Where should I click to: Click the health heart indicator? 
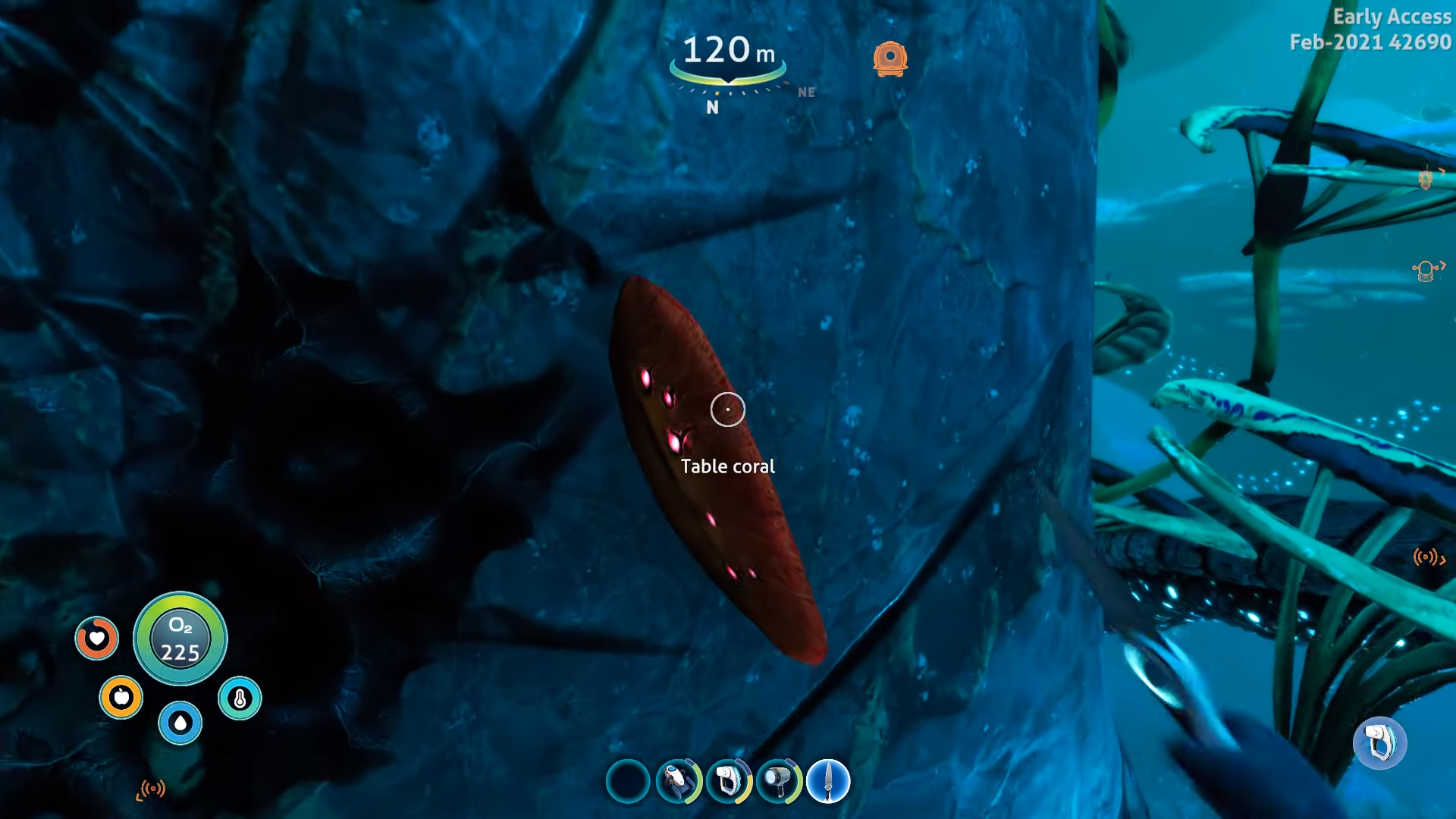click(97, 639)
